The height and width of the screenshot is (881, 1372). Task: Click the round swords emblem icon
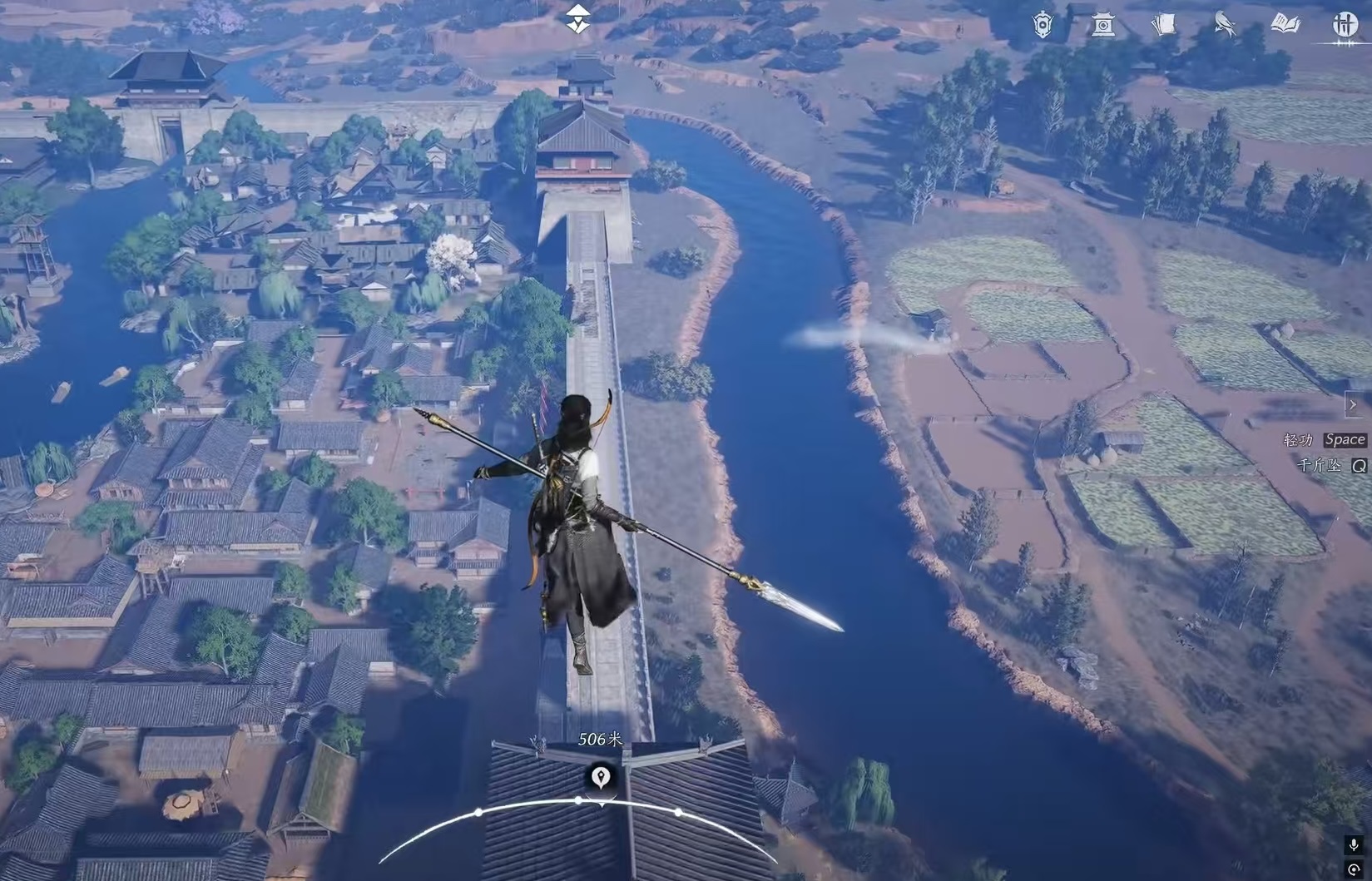1345,25
